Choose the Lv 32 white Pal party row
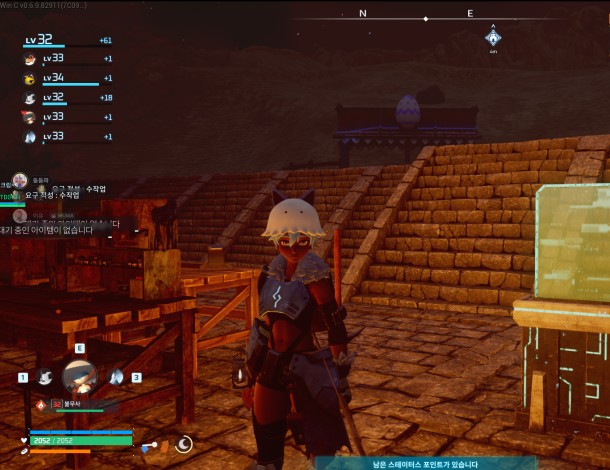 (30, 98)
